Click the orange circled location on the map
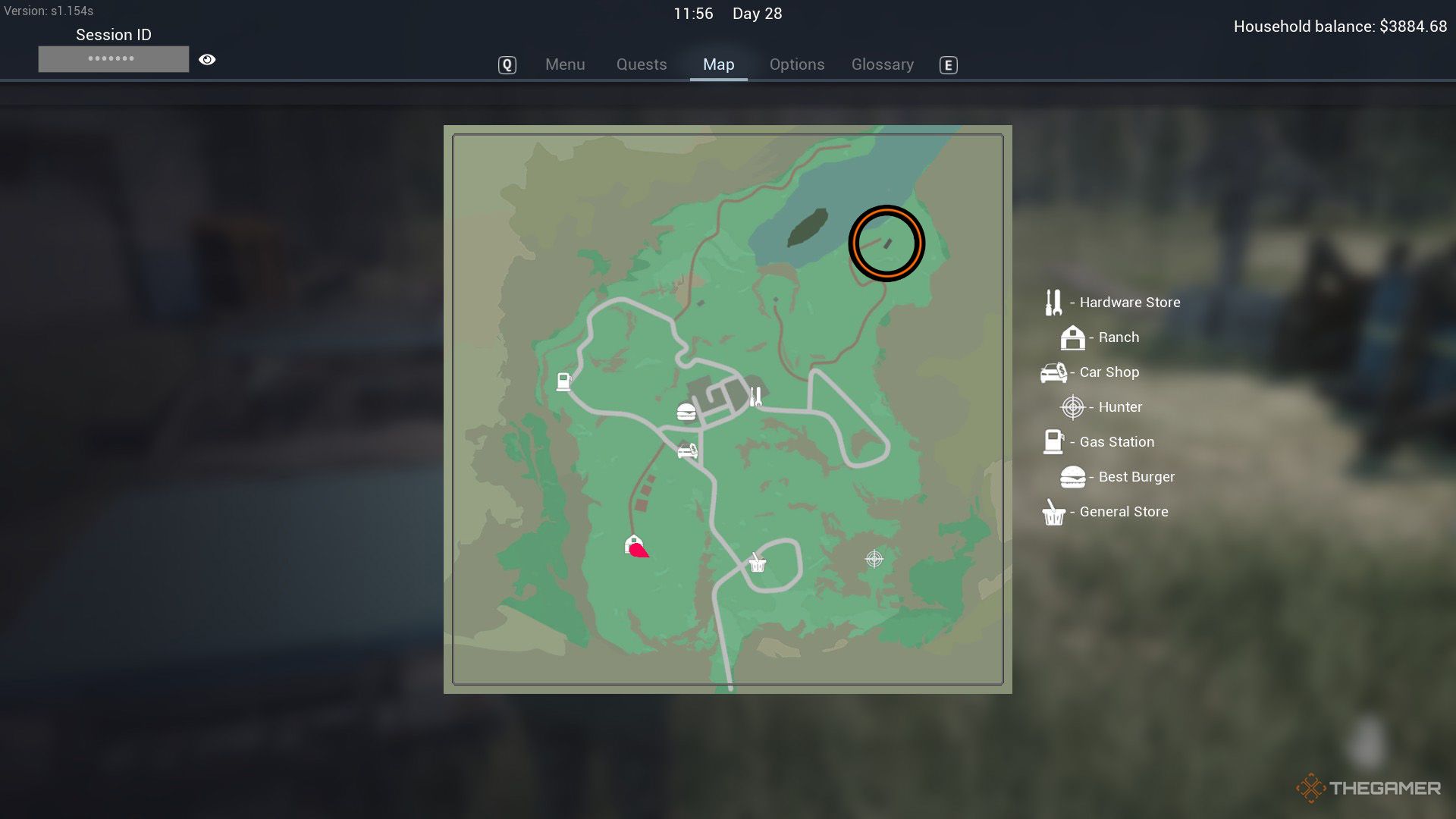 [x=886, y=242]
